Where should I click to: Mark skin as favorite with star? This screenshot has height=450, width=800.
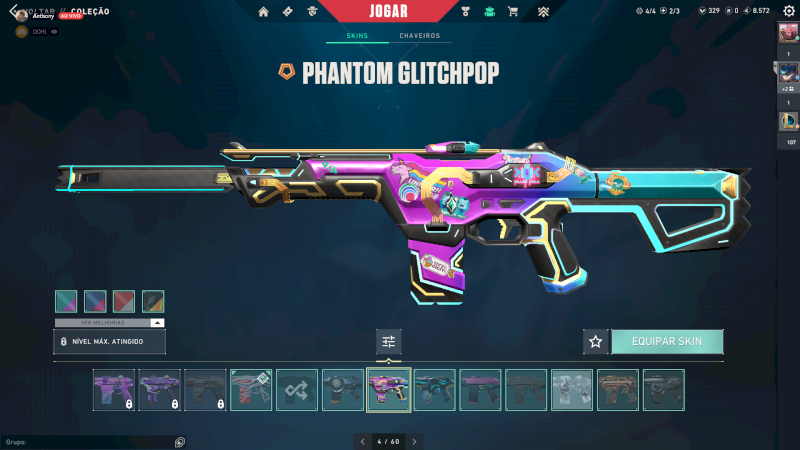[596, 341]
